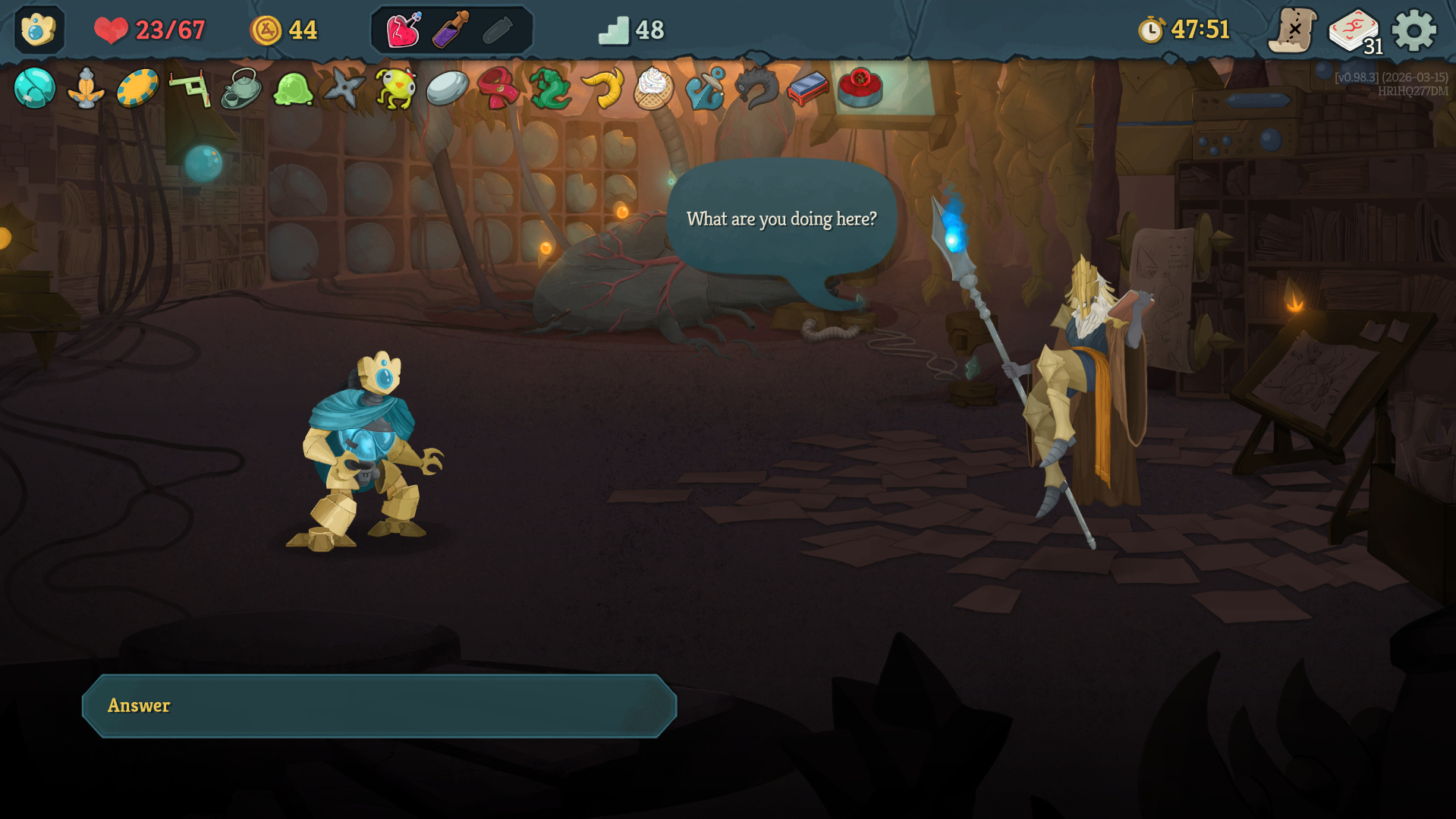This screenshot has height=819, width=1456.
Task: Inspect the red button relic
Action: pyautogui.click(x=860, y=87)
